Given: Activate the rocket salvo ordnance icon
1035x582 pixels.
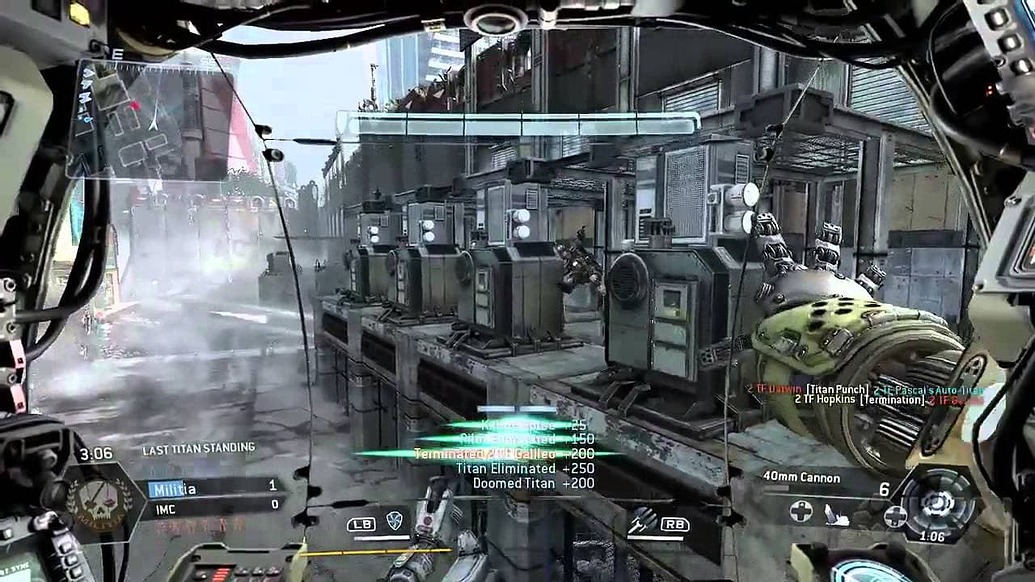Looking at the screenshot, I should (x=642, y=519).
